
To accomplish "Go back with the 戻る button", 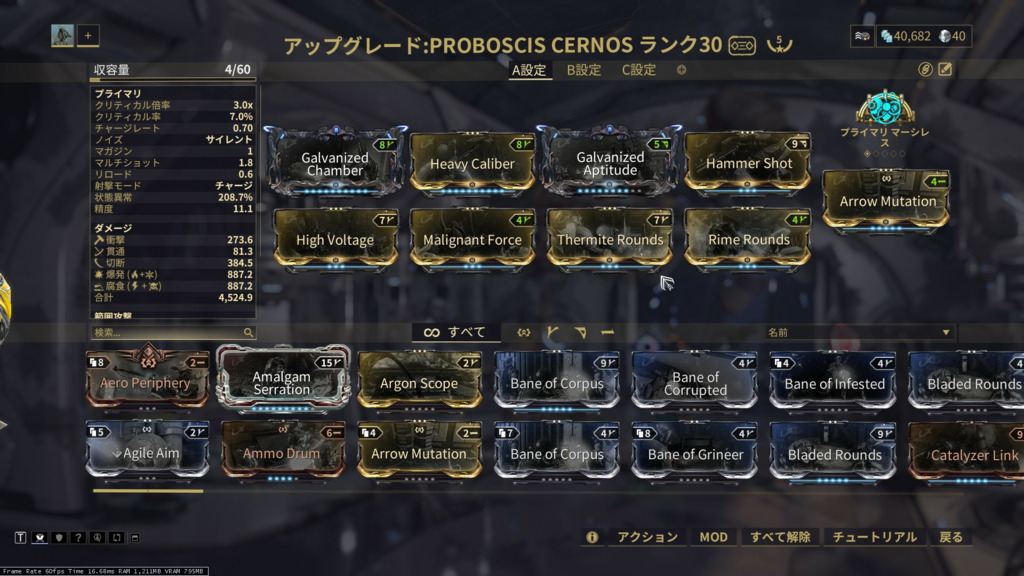I will (950, 537).
